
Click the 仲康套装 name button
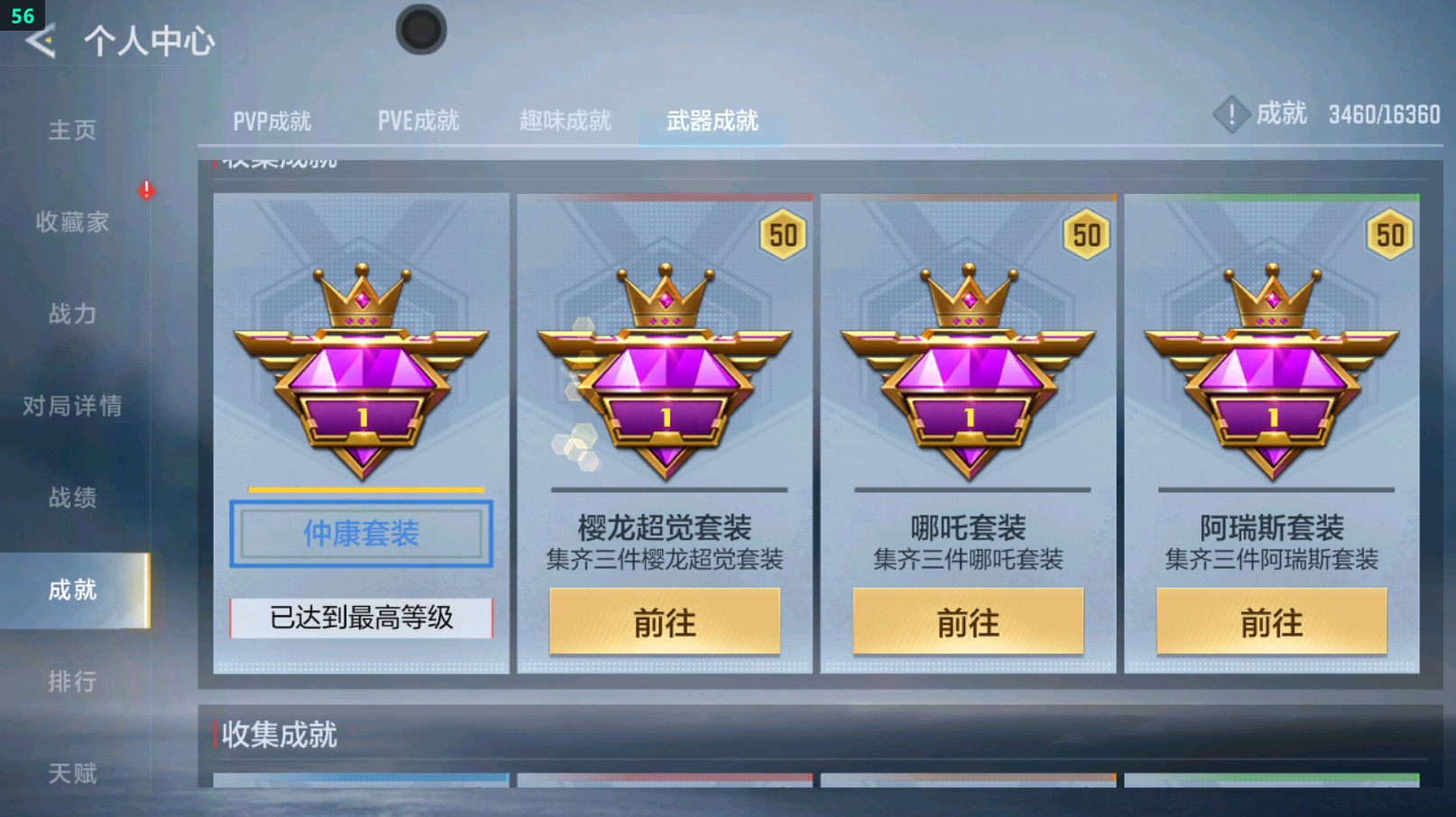(359, 534)
